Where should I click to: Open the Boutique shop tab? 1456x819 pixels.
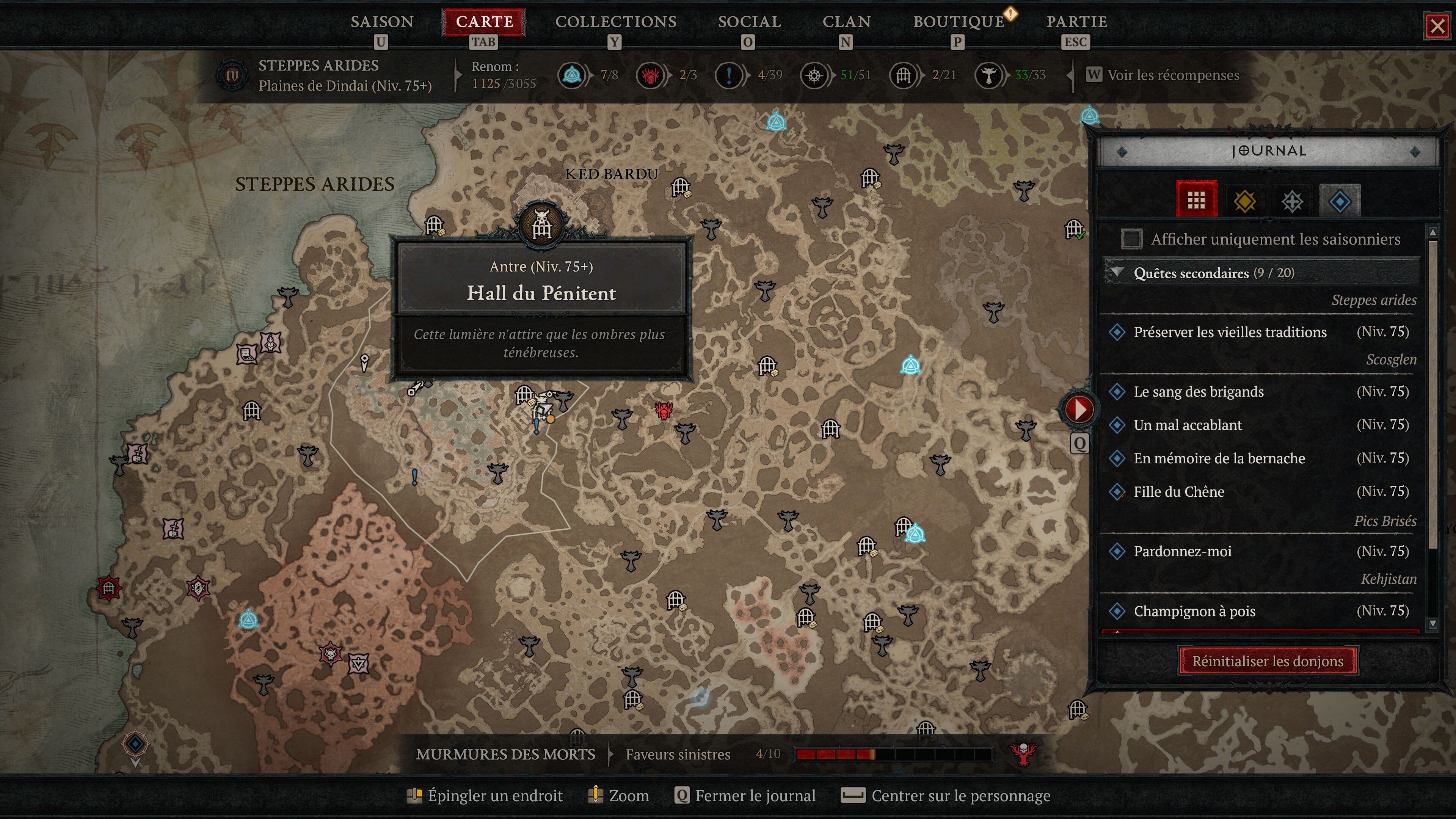point(959,22)
